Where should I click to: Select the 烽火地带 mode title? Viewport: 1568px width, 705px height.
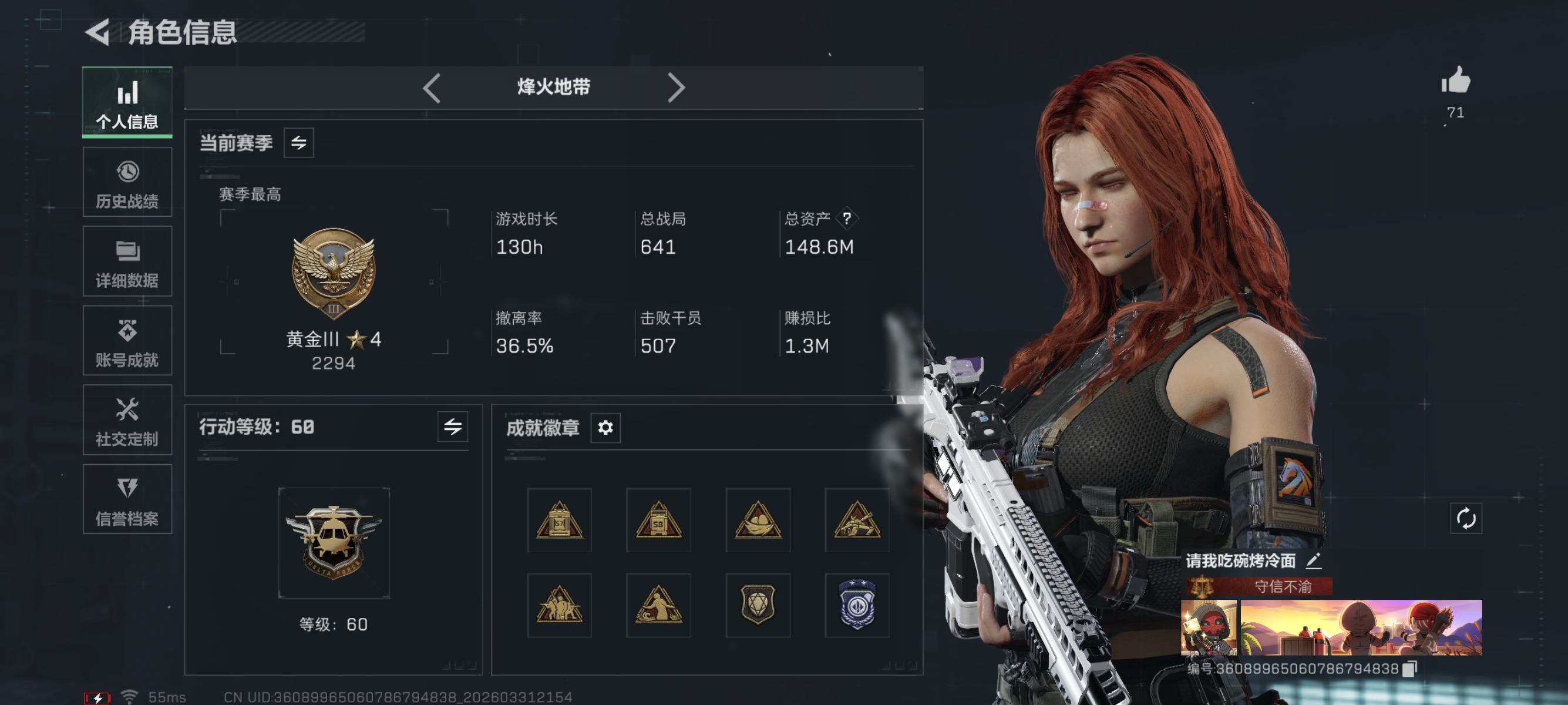(553, 87)
